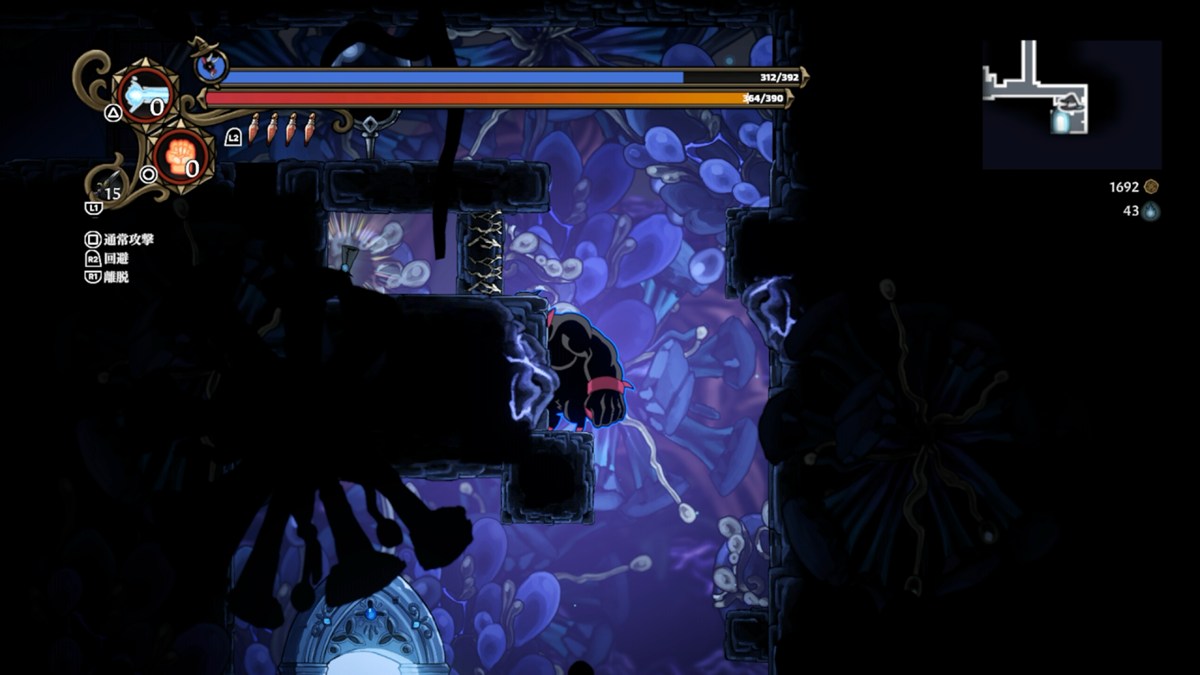Activate the blue energy beam skill

pyautogui.click(x=145, y=95)
